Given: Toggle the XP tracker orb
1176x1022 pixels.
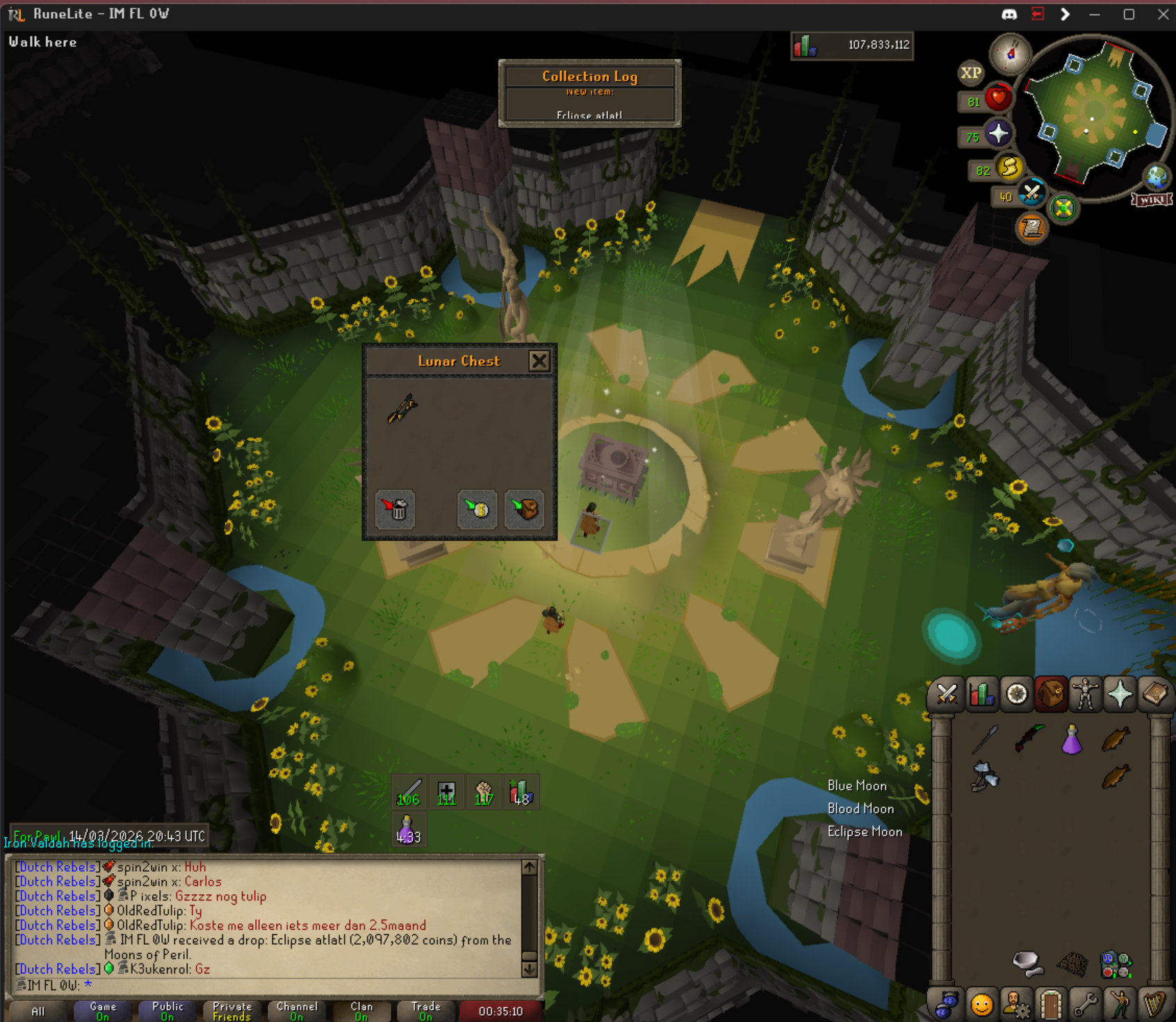Looking at the screenshot, I should (971, 72).
